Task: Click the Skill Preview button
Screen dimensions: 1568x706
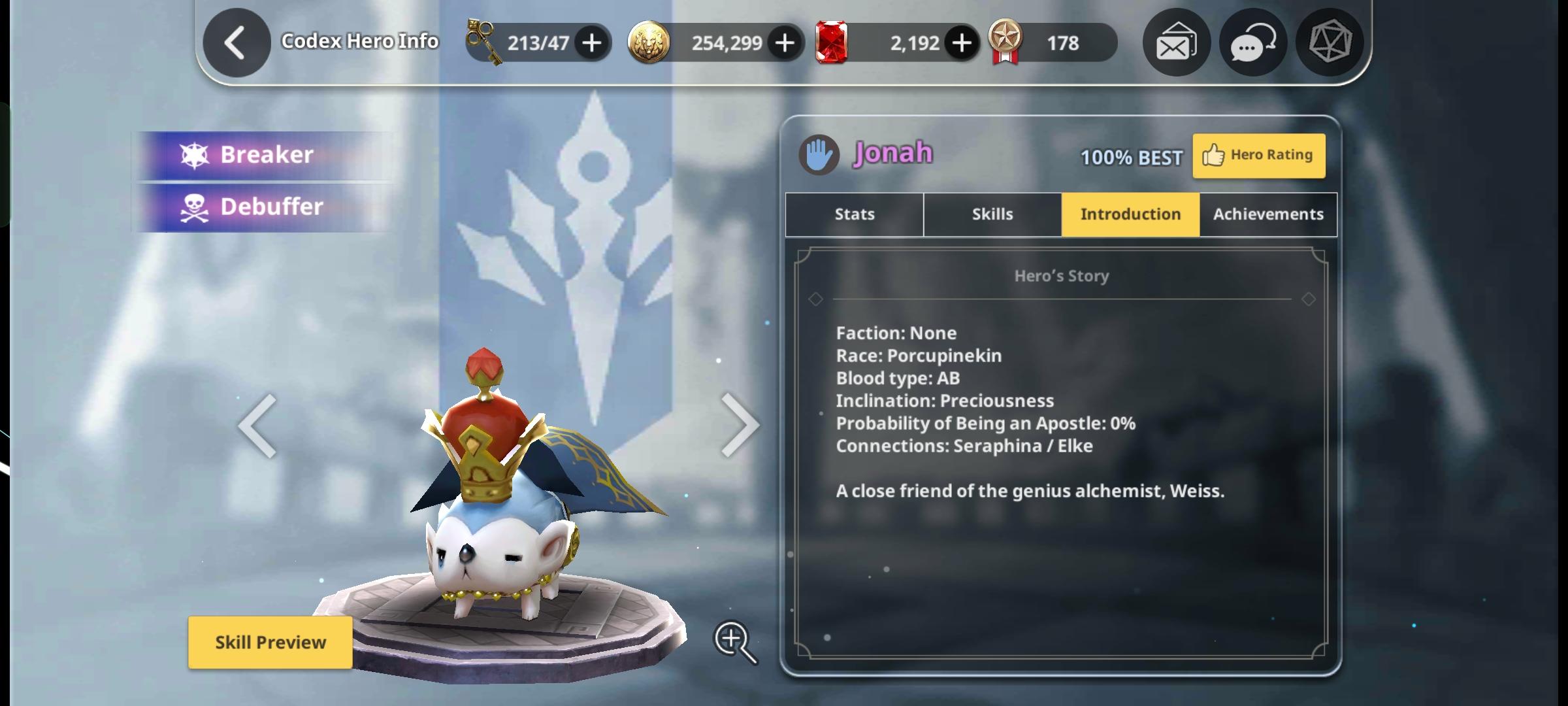Action: [270, 642]
